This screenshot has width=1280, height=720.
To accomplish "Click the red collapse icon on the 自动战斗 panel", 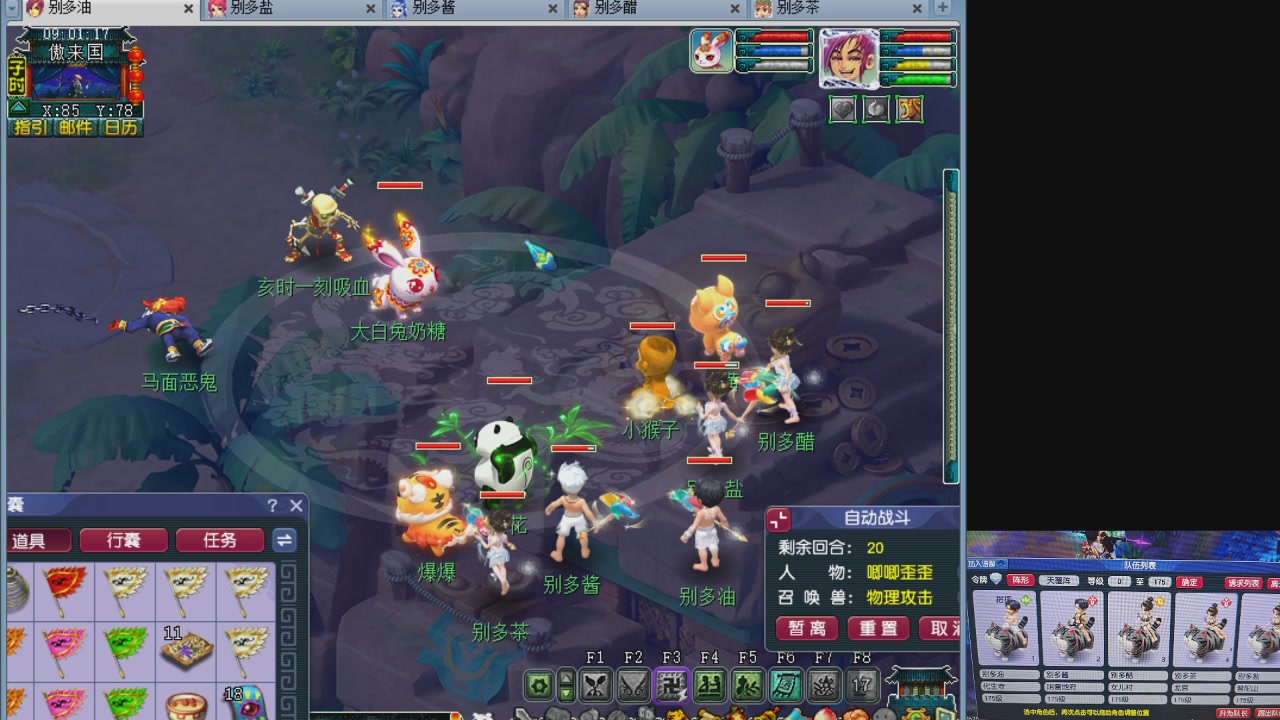I will 779,520.
